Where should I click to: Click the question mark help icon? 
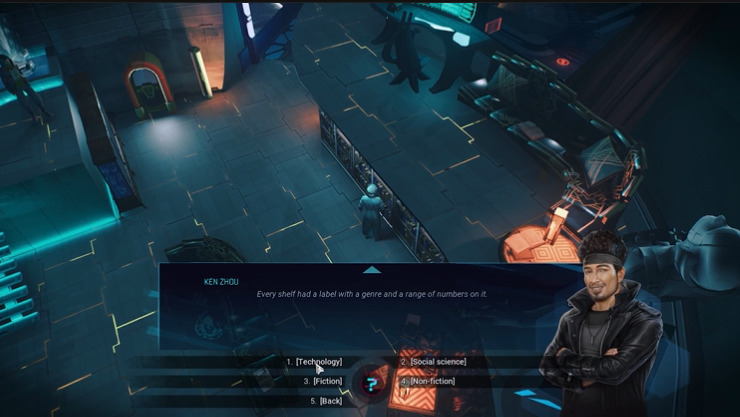click(x=371, y=383)
